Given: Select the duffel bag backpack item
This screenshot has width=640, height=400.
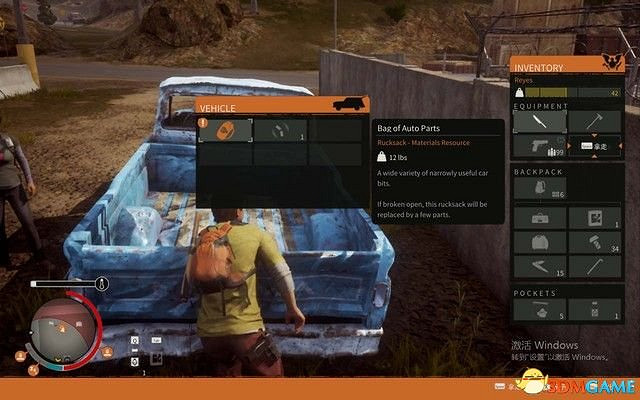Looking at the screenshot, I should pyautogui.click(x=538, y=217).
